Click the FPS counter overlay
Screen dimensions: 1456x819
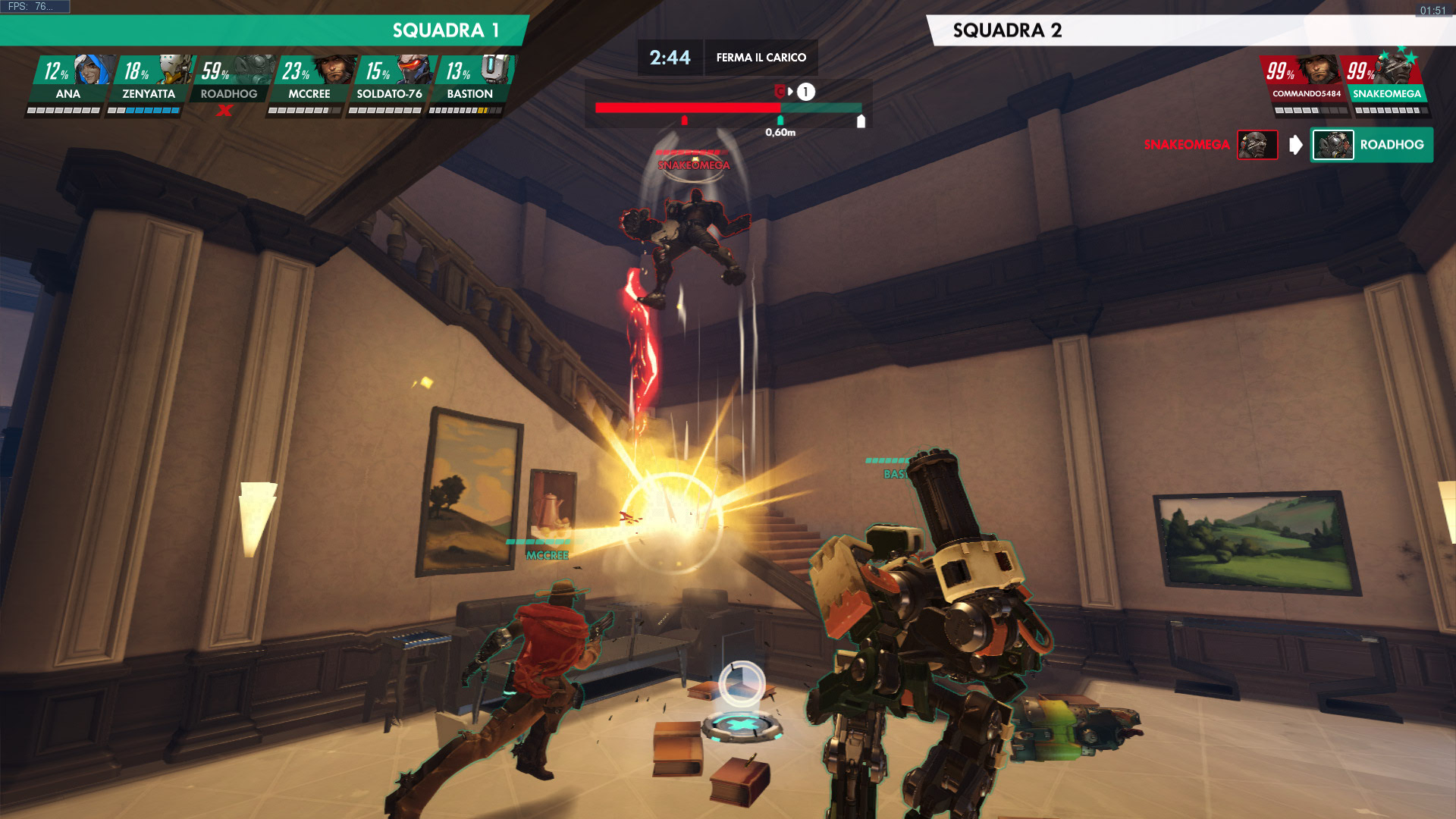pyautogui.click(x=35, y=7)
